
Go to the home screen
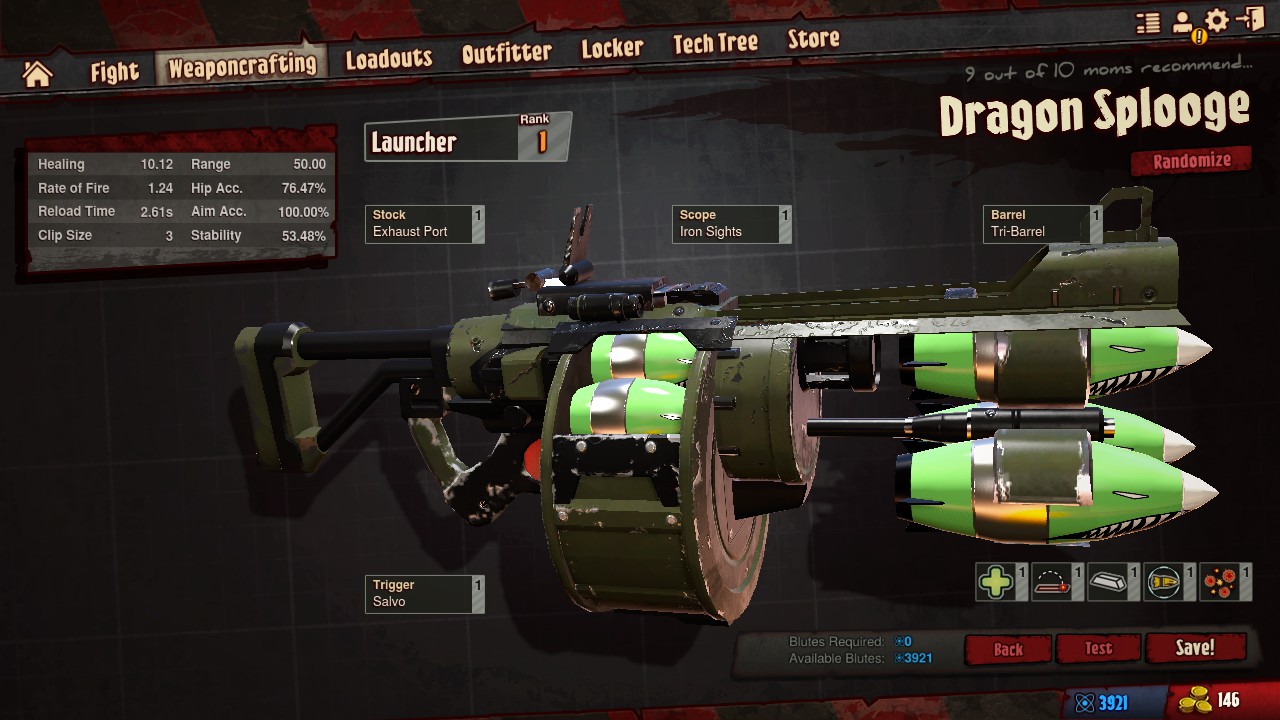pyautogui.click(x=37, y=73)
